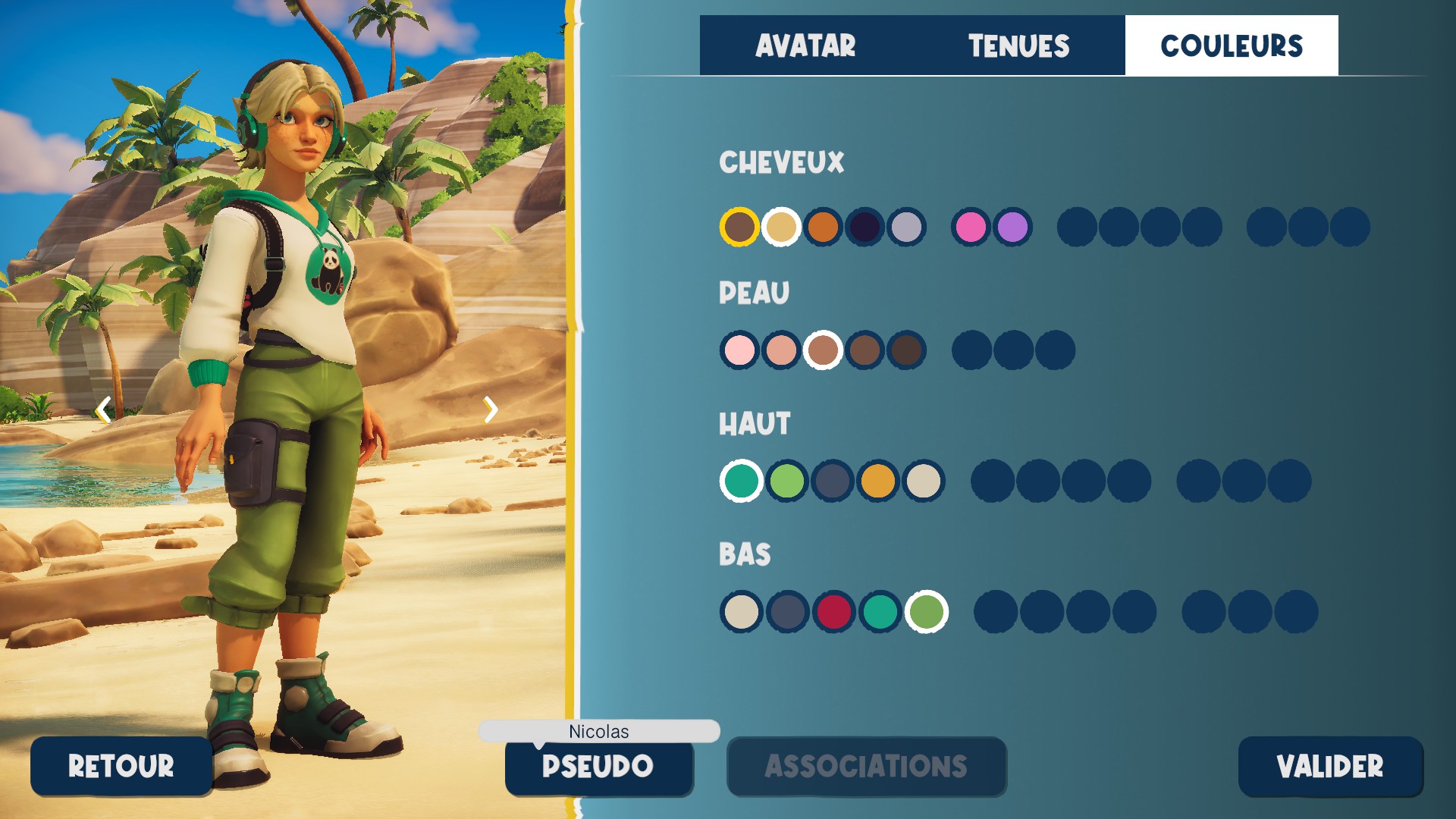Select the lightest pink skin tone

[x=739, y=350]
